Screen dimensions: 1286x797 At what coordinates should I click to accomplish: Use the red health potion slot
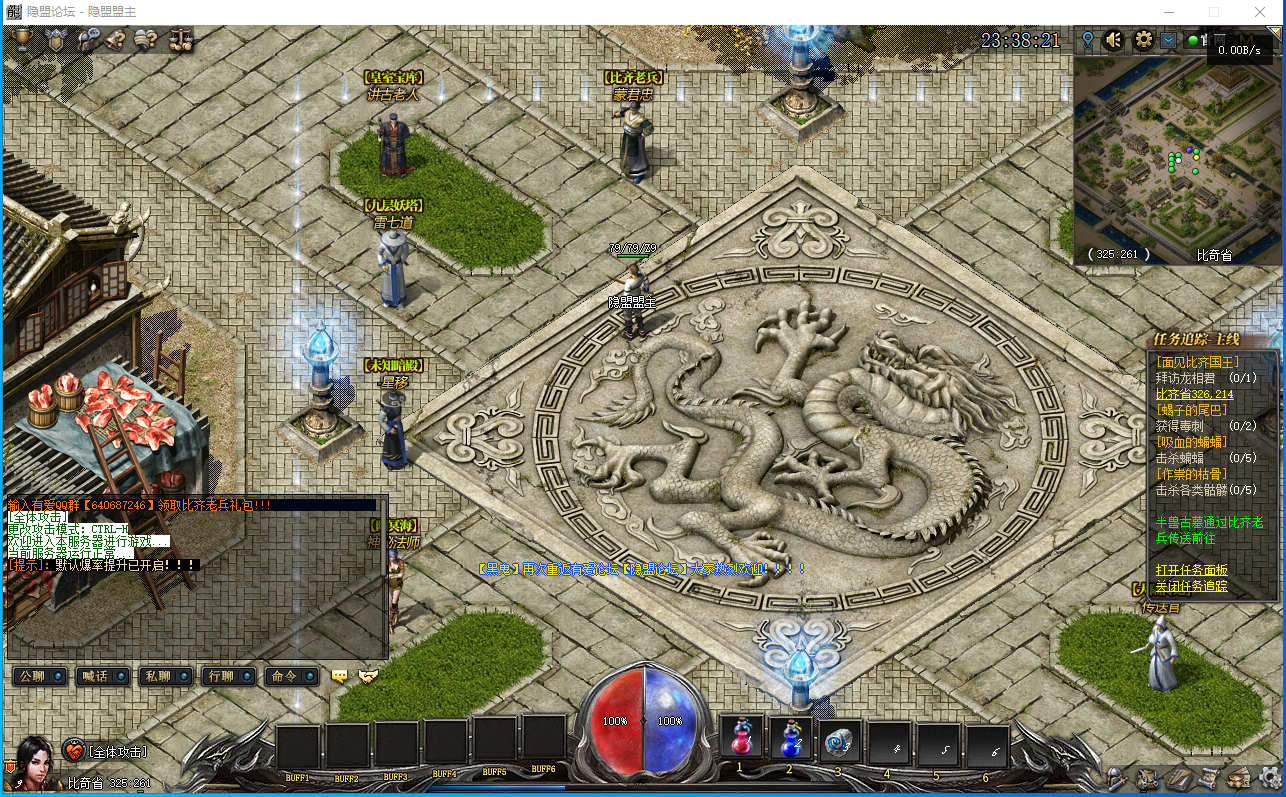click(741, 741)
